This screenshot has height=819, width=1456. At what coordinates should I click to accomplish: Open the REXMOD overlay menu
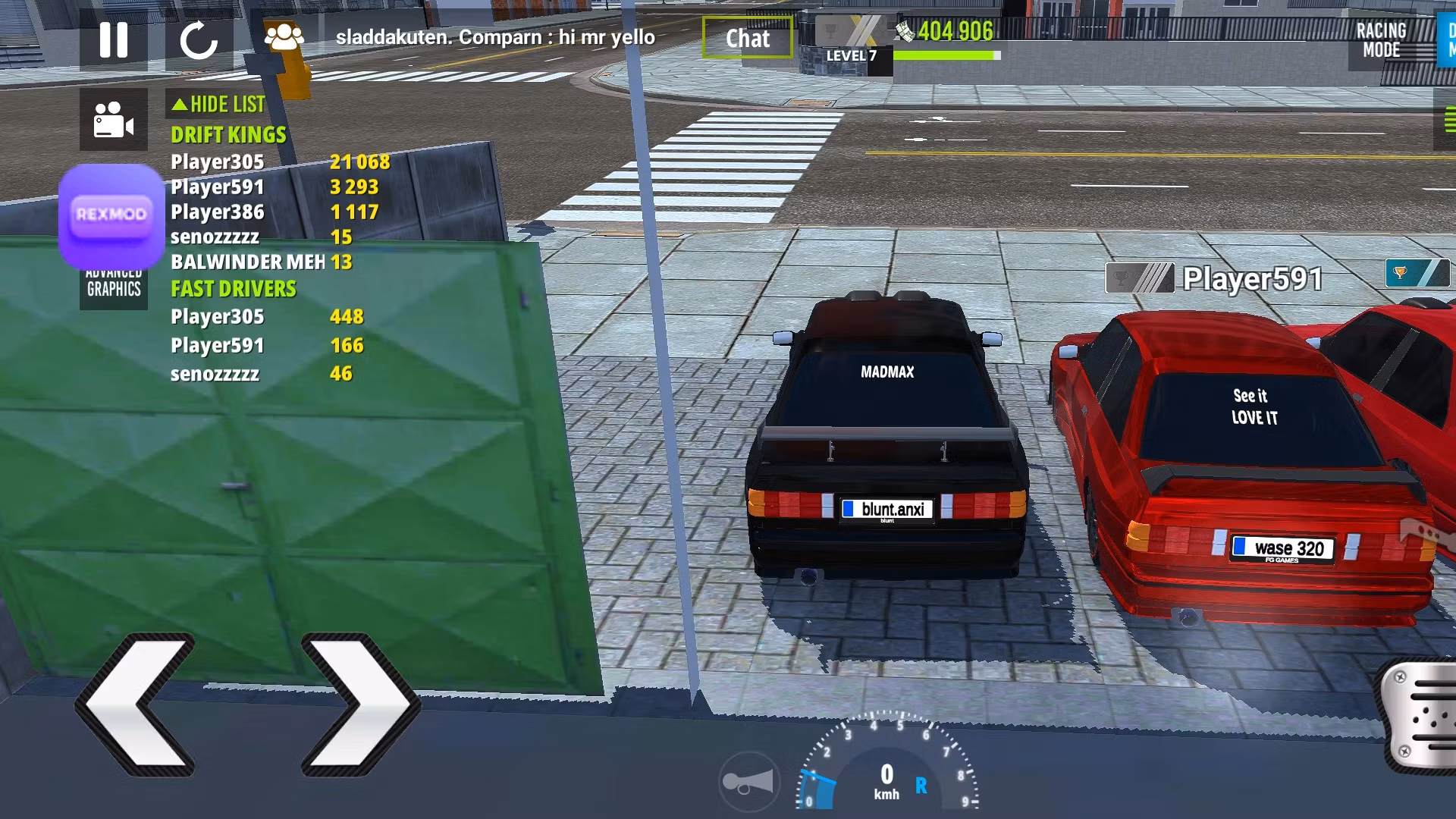click(x=111, y=215)
